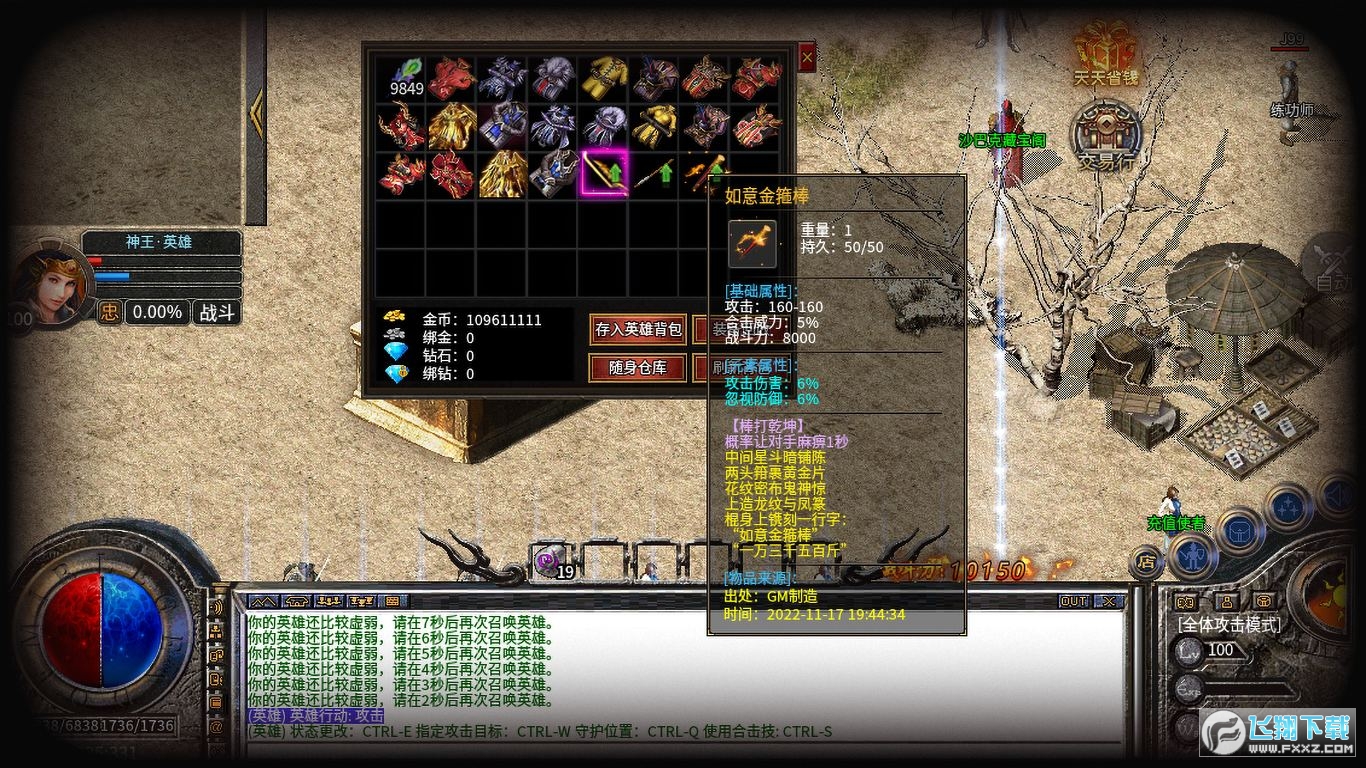Change the 全体攻击模式 attack mode

(1228, 624)
